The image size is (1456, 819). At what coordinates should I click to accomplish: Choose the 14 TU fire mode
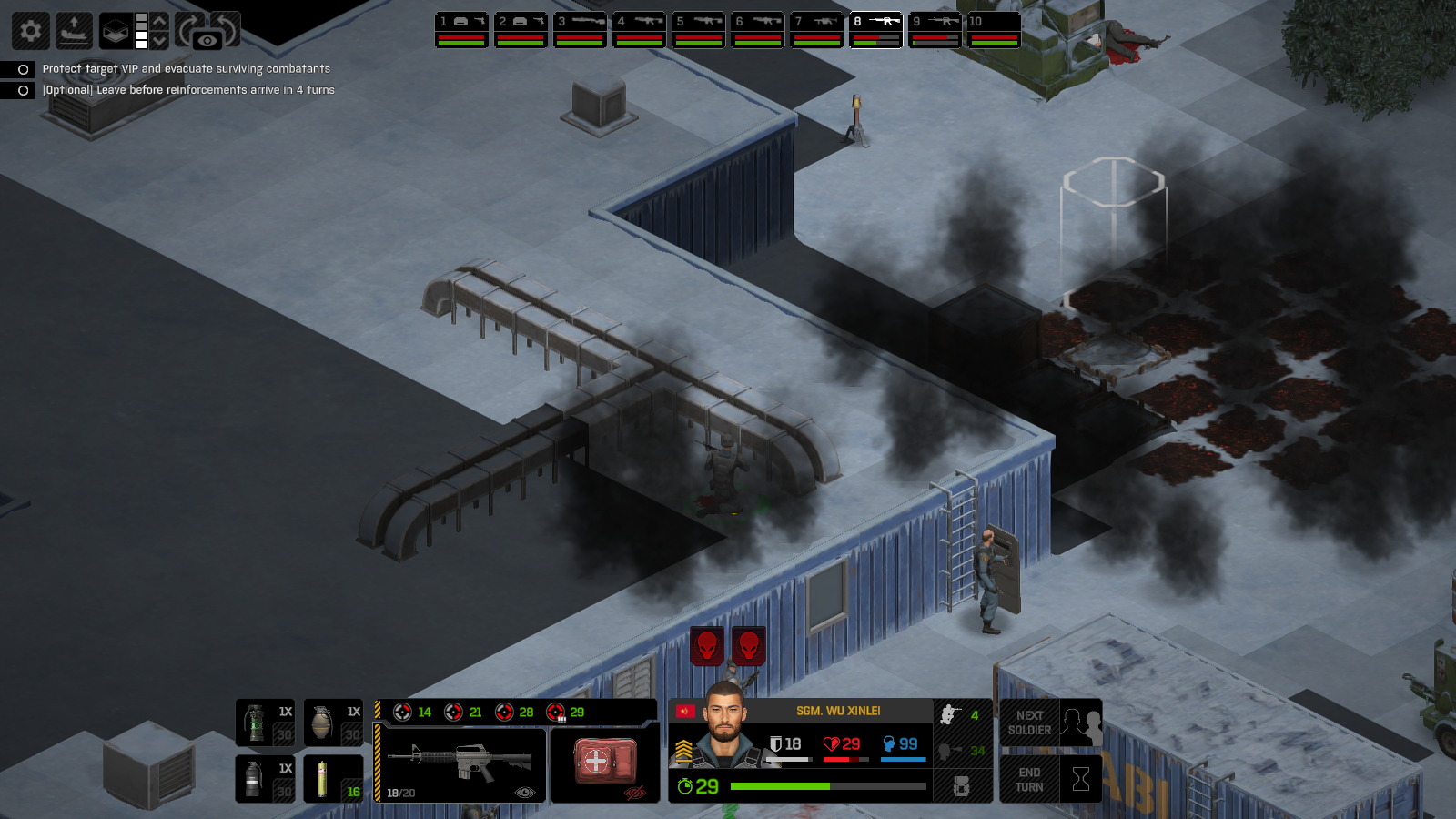pos(412,712)
